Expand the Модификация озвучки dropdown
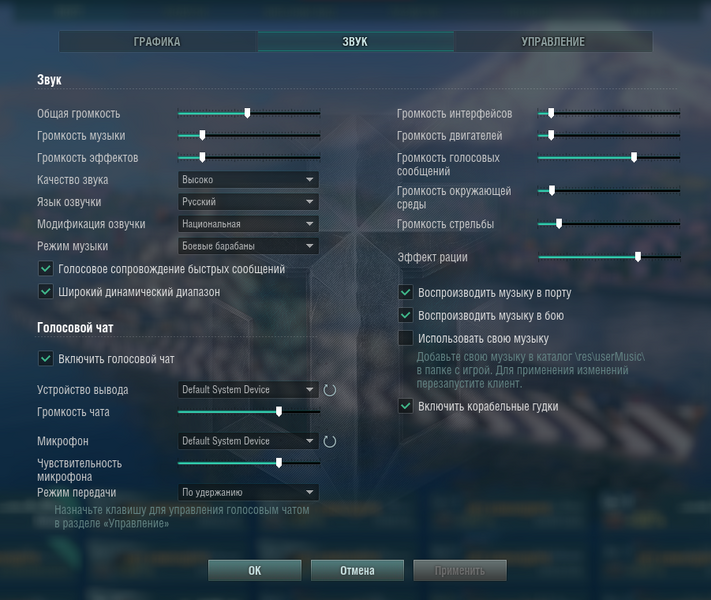Screen dimensions: 711x600 (x=248, y=224)
